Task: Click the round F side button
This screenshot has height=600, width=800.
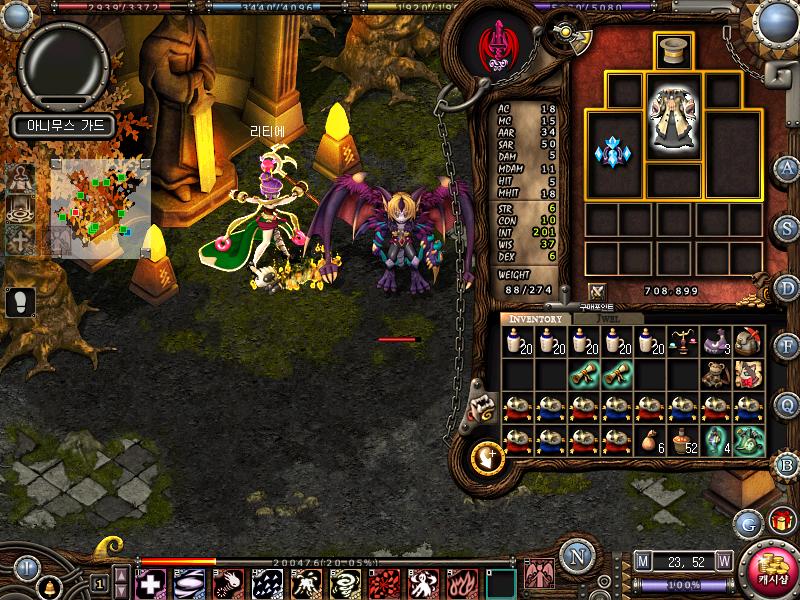Action: (787, 345)
